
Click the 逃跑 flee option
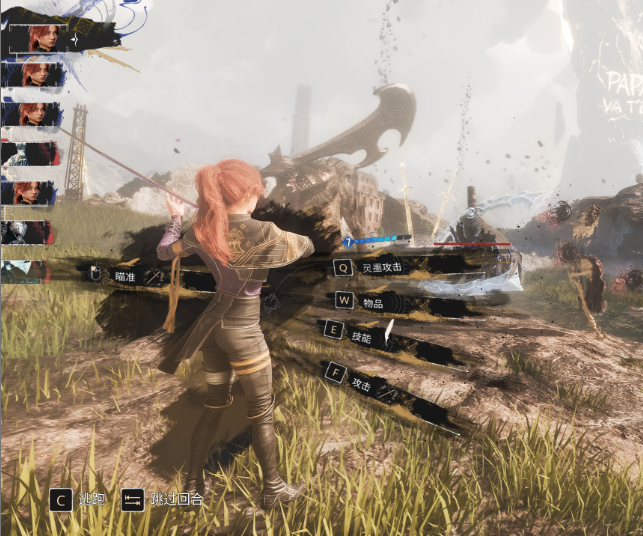pos(90,497)
